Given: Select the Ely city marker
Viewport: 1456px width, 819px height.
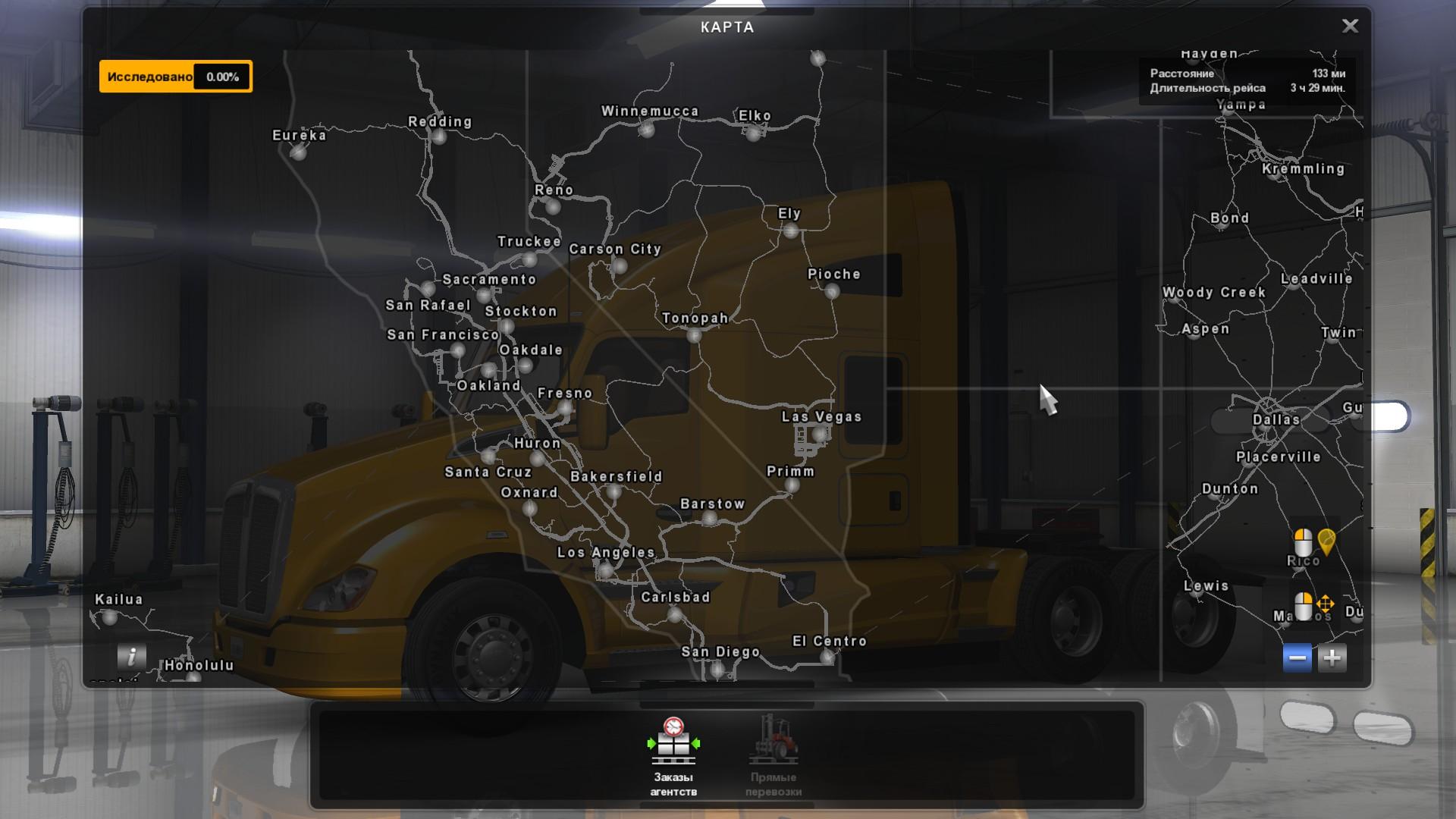Looking at the screenshot, I should pyautogui.click(x=790, y=231).
